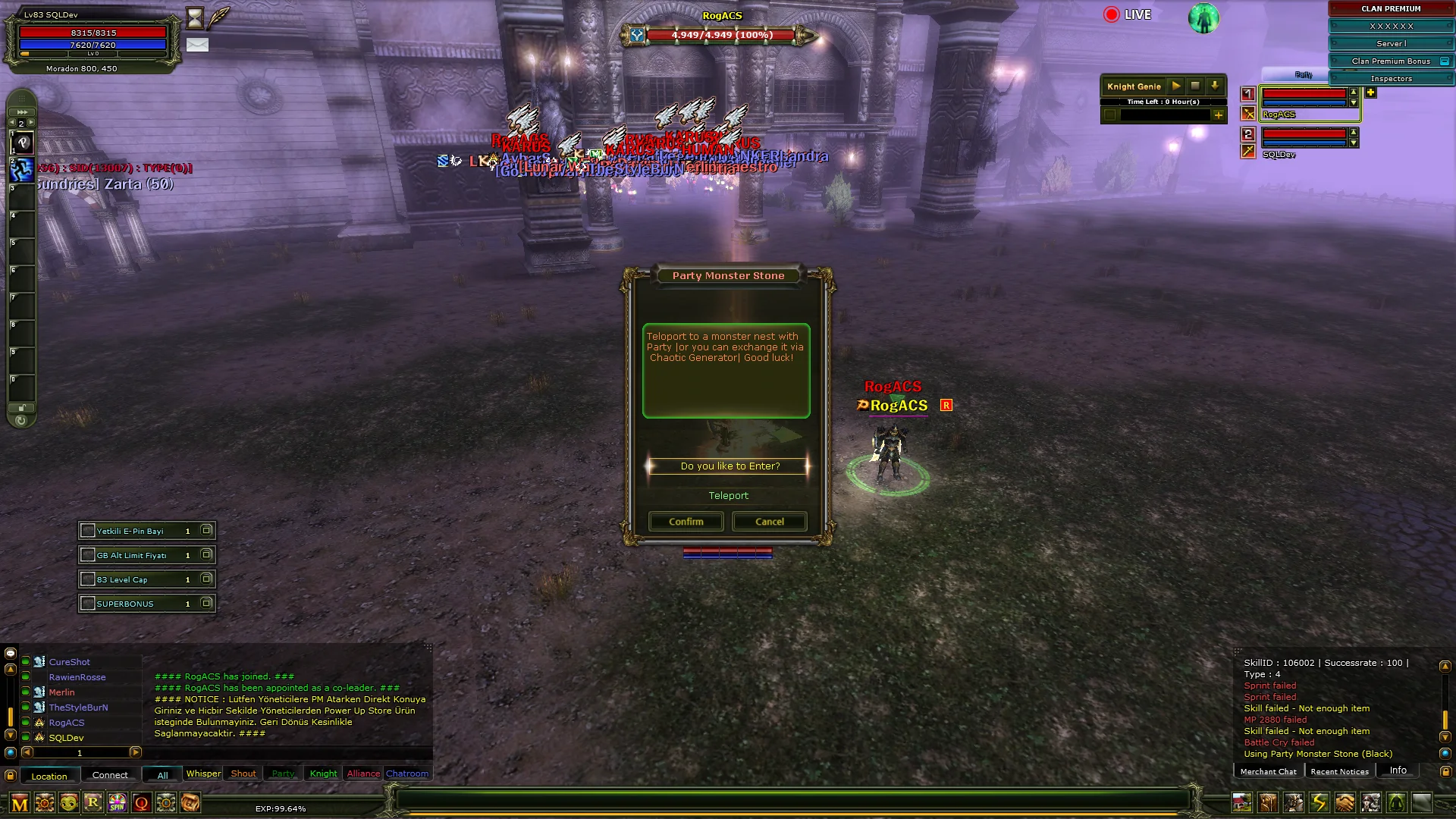Open the Merchant Chat tab
The image size is (1456, 819).
coord(1268,771)
